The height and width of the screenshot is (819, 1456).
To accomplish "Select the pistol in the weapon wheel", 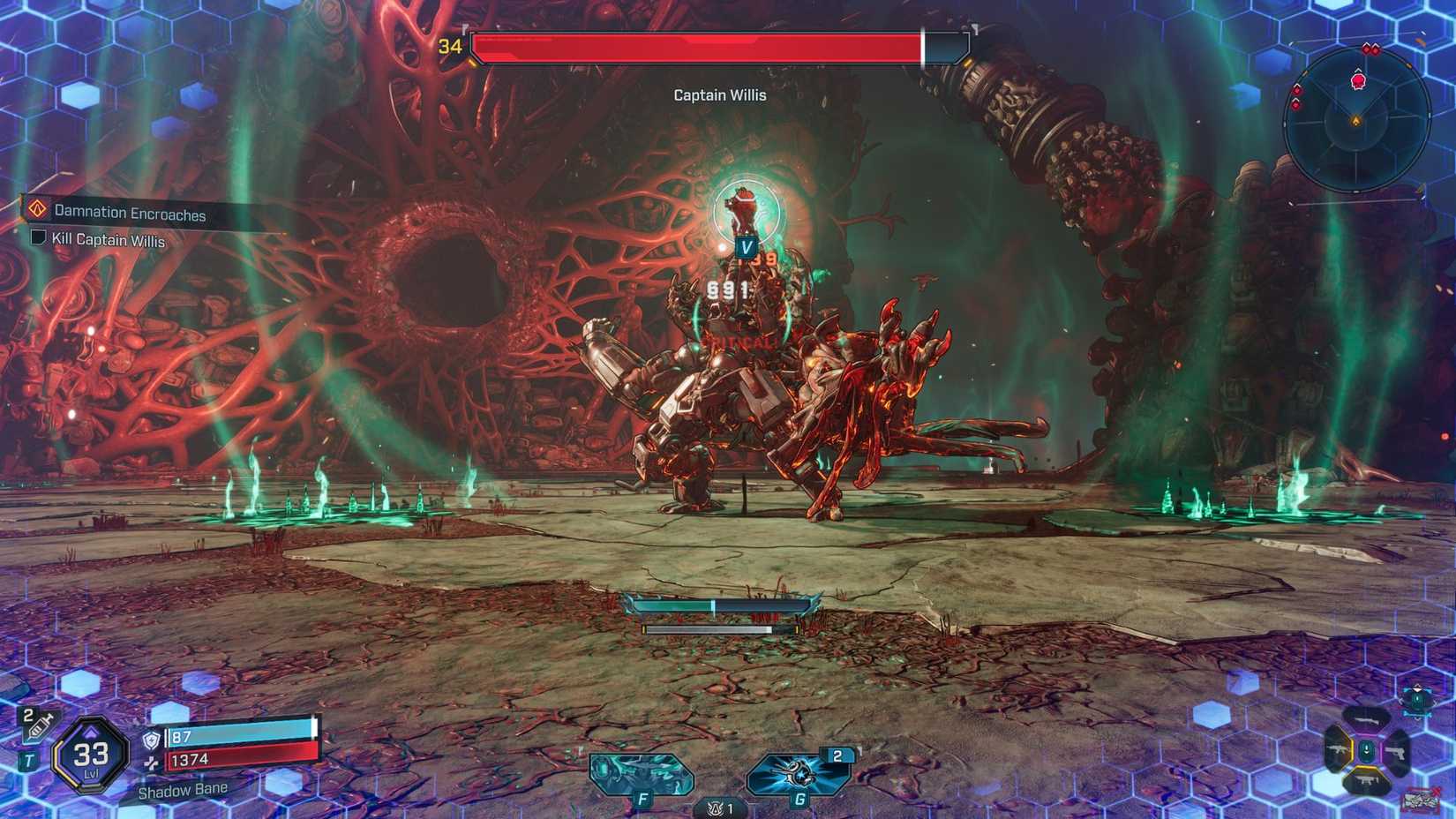I will [1396, 753].
